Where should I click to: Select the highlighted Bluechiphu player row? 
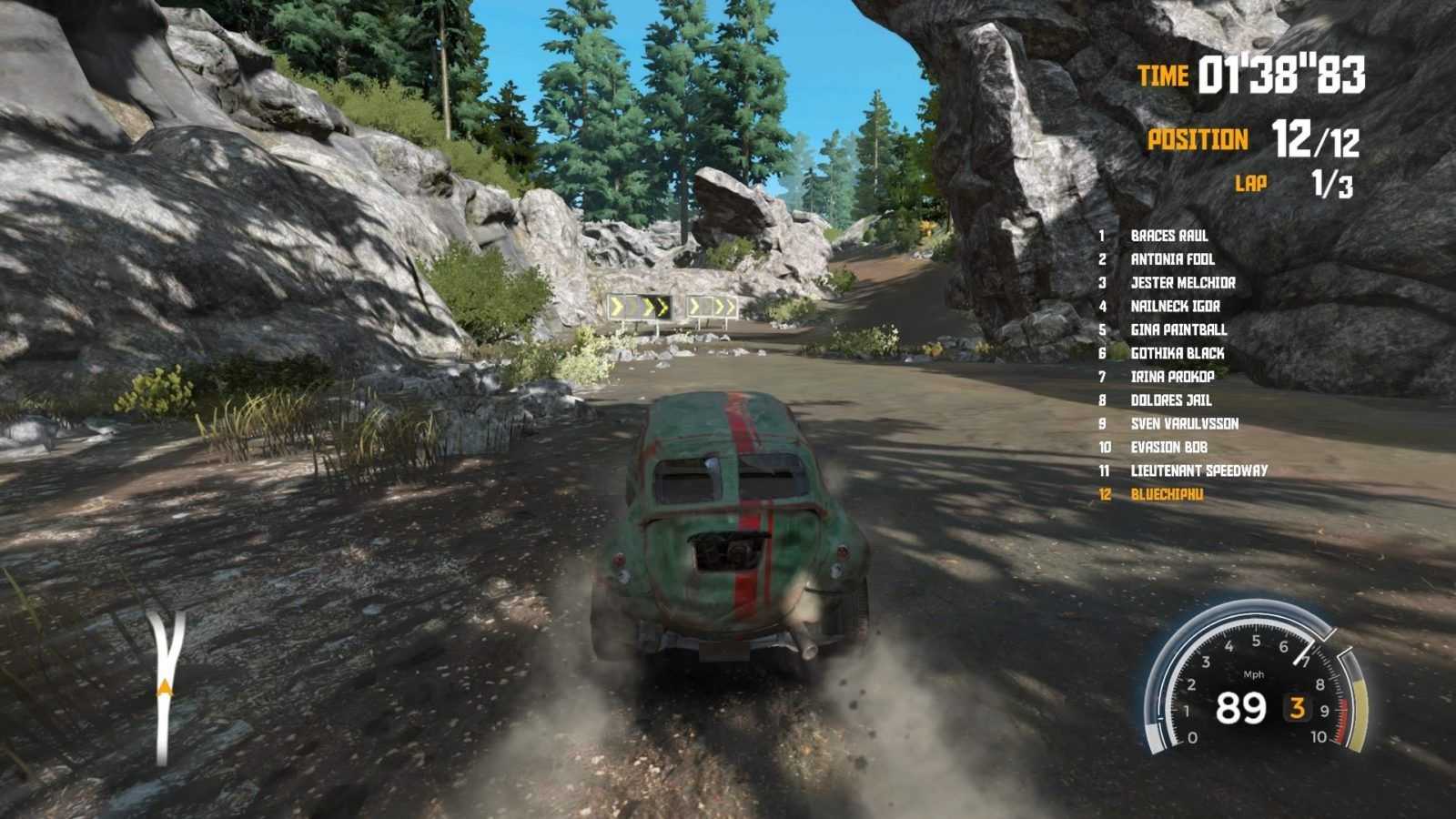[x=1167, y=495]
